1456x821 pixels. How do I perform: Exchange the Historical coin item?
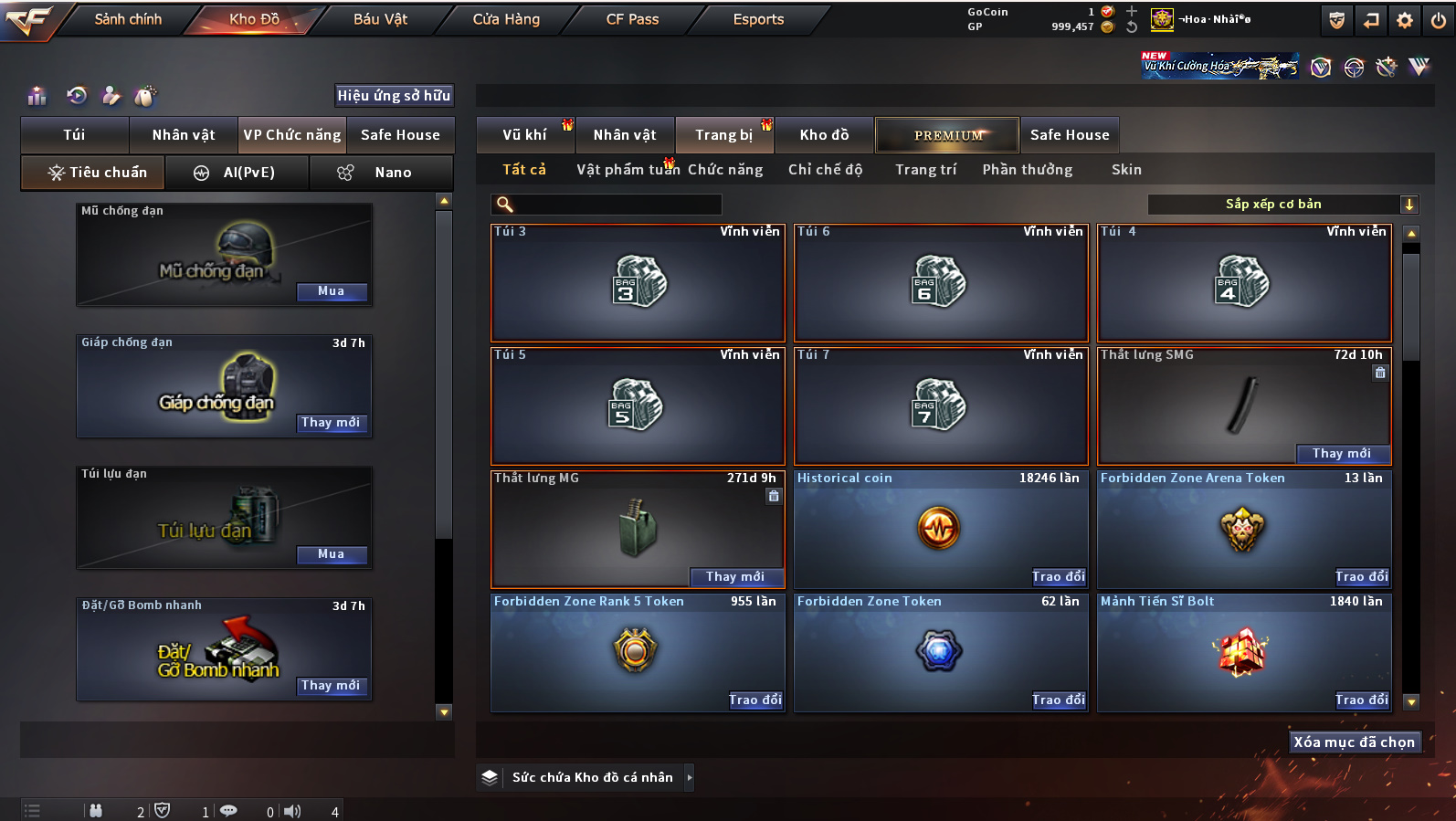pos(1058,577)
